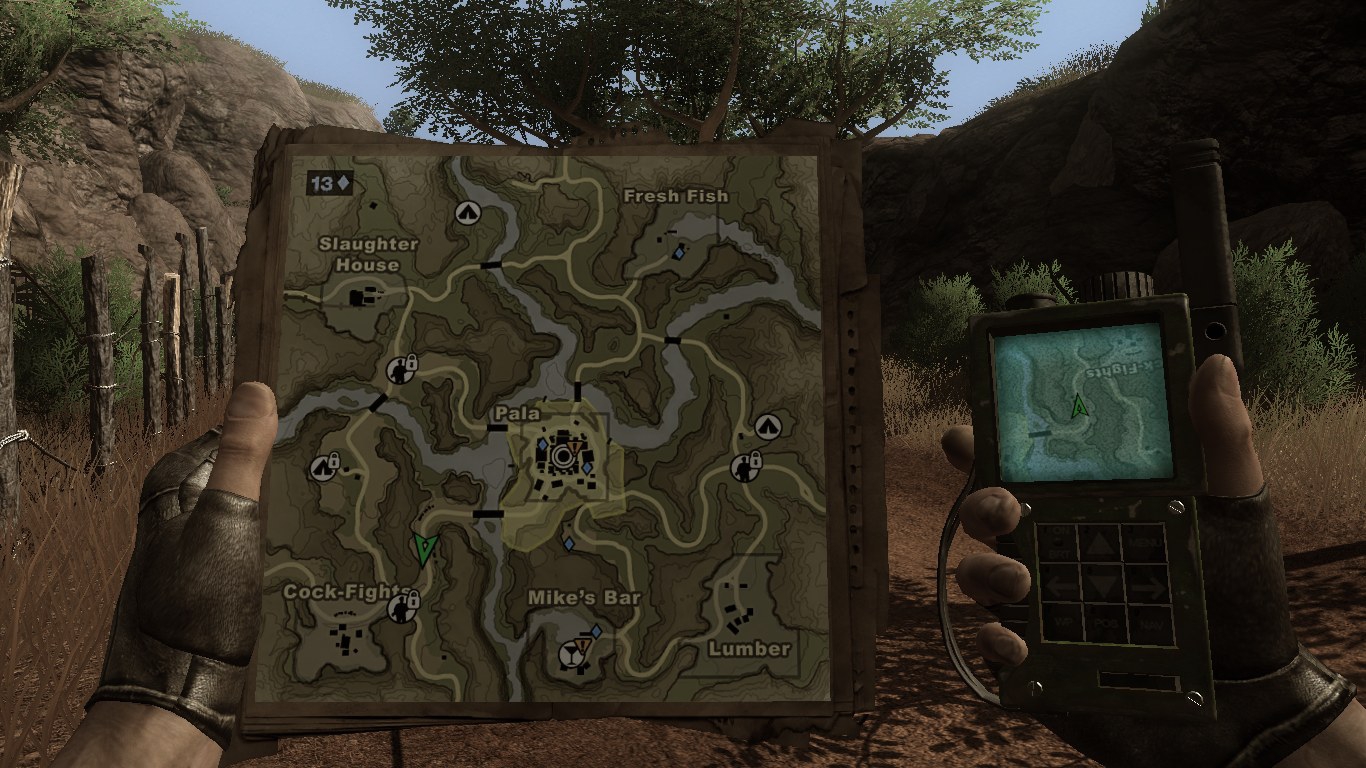Click the safehouse tent icon above Slaughter House

click(x=466, y=212)
